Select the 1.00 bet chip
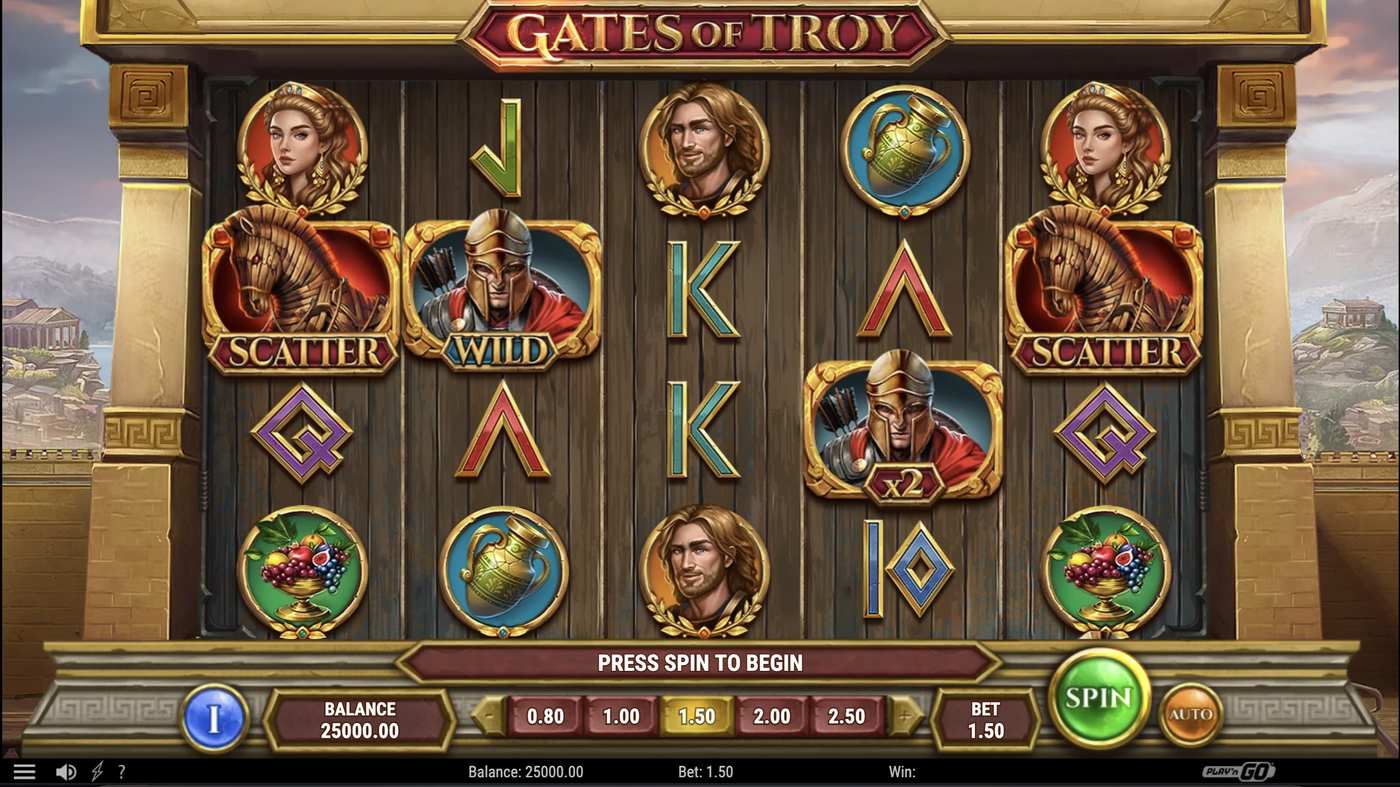1400x787 pixels. point(621,716)
